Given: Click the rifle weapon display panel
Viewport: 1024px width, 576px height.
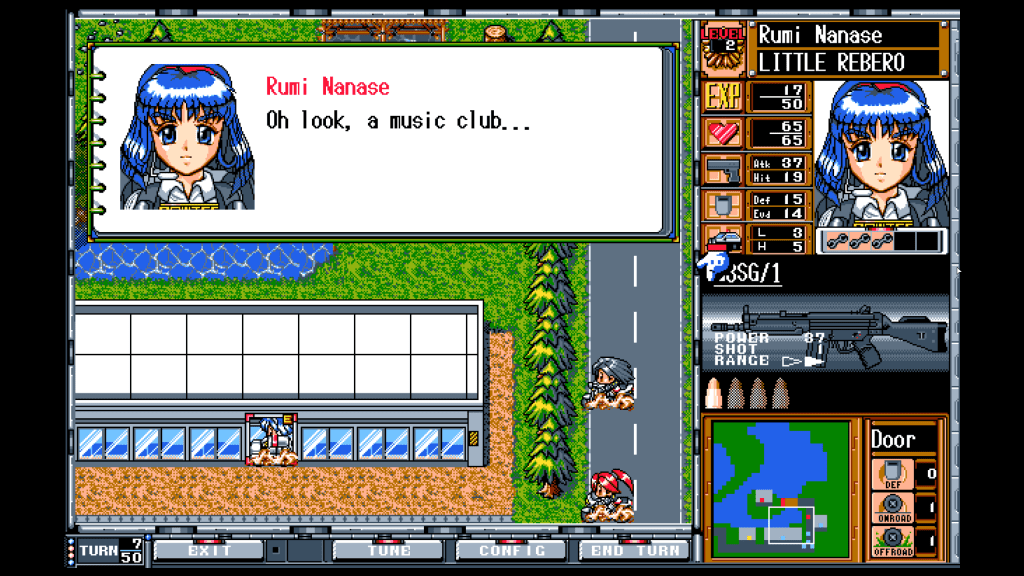Looking at the screenshot, I should click(826, 334).
